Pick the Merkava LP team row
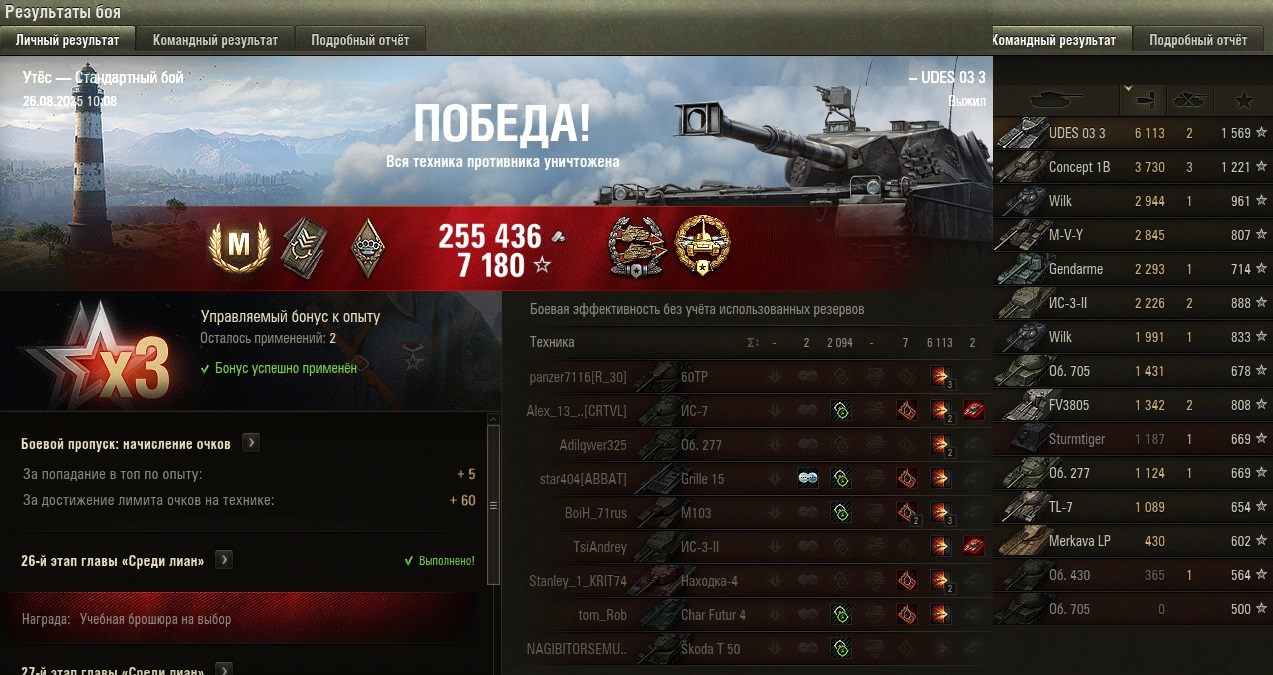1273x675 pixels. tap(1130, 541)
